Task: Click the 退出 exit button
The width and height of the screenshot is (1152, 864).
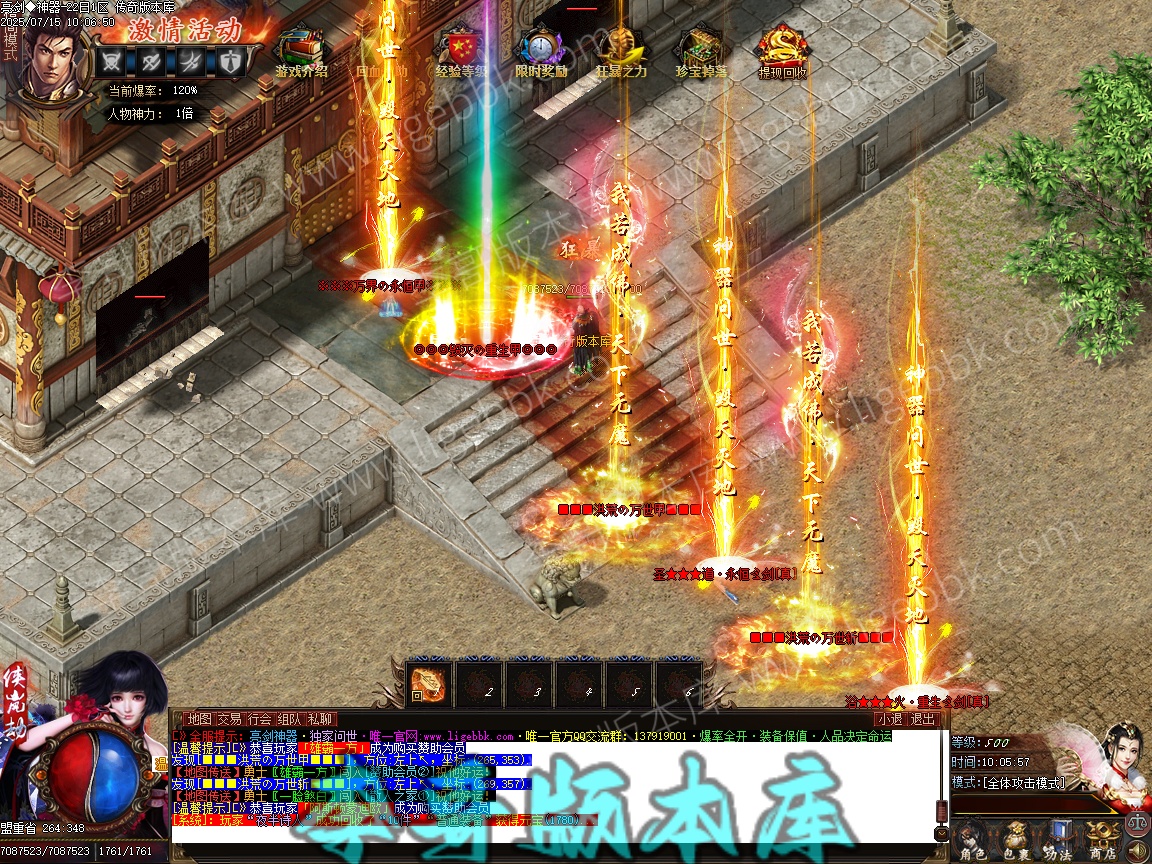Action: tap(923, 719)
